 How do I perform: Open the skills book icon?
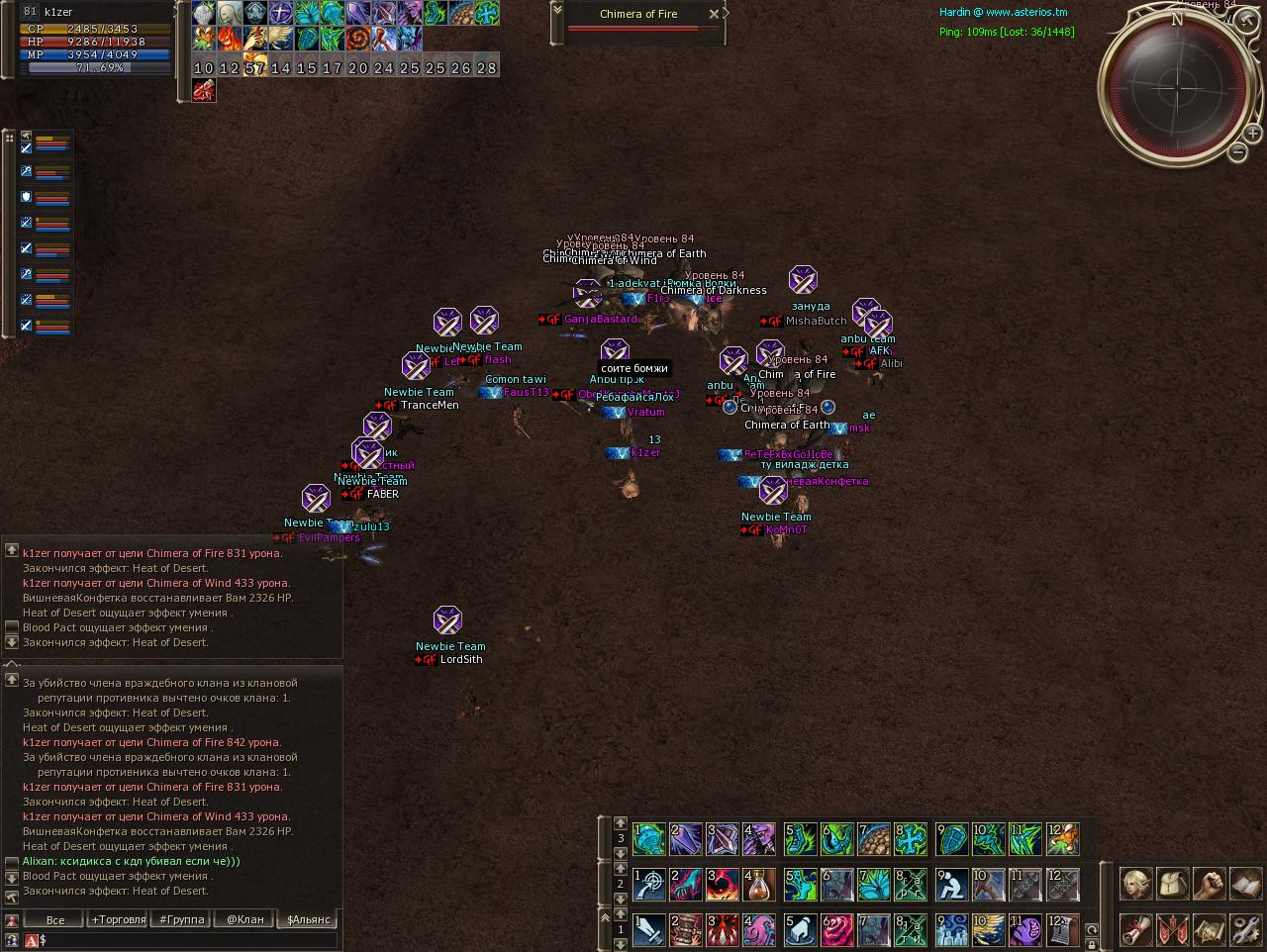(x=1245, y=883)
